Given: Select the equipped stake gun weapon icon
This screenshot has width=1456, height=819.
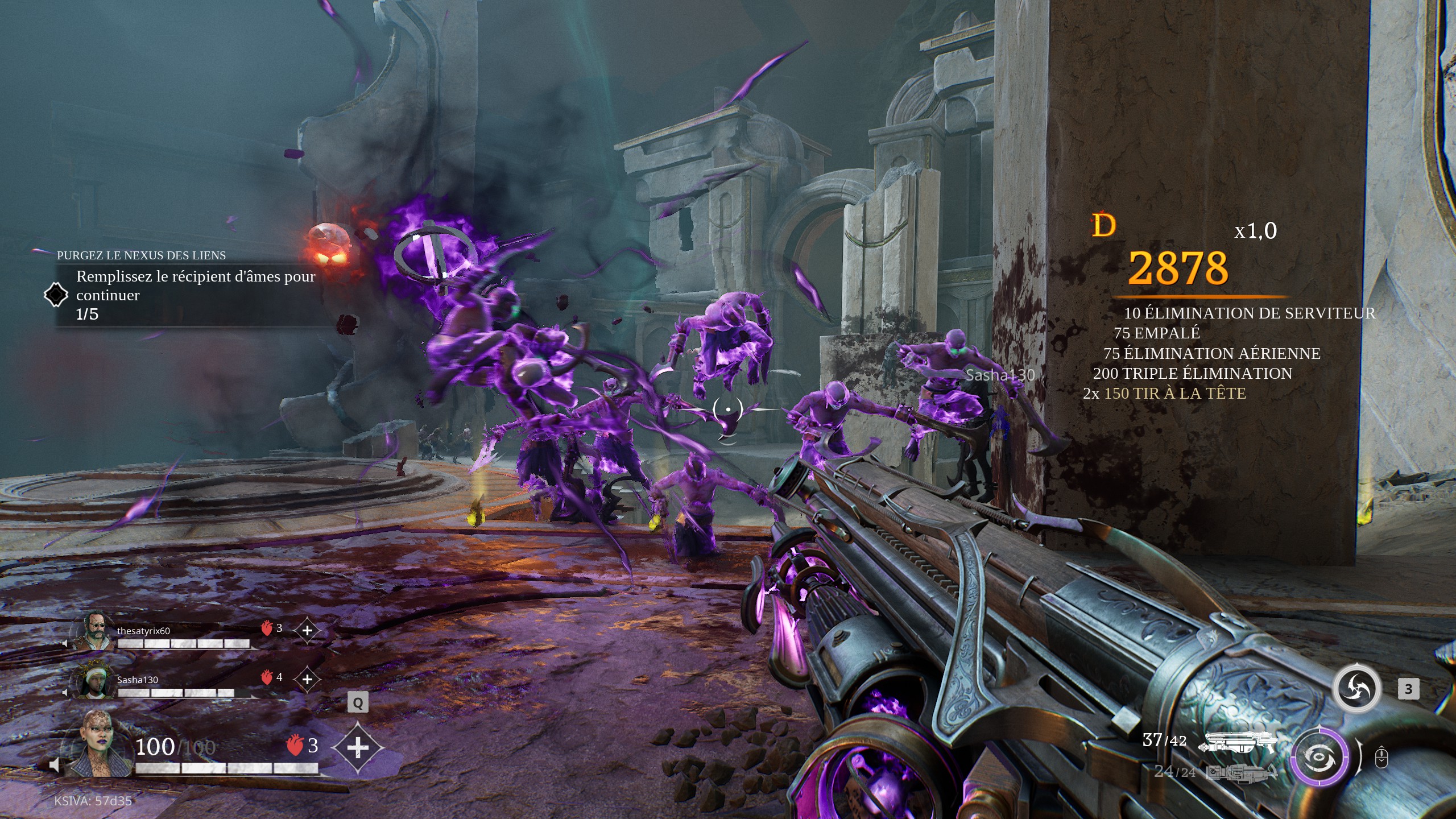Looking at the screenshot, I should 1238,742.
